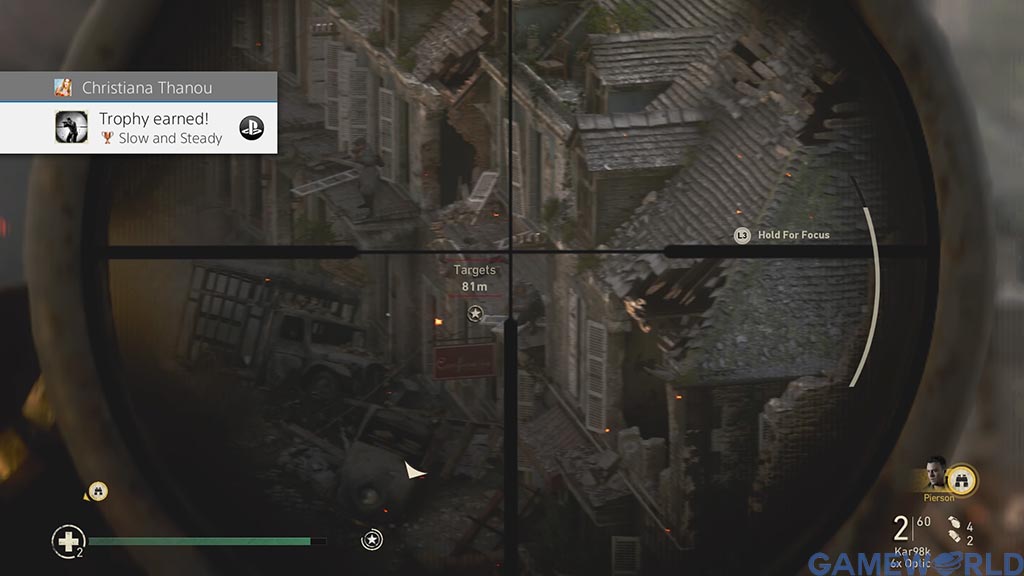Viewport: 1024px width, 576px height.
Task: Click the star objective icon beside the health bar
Action: 372,540
